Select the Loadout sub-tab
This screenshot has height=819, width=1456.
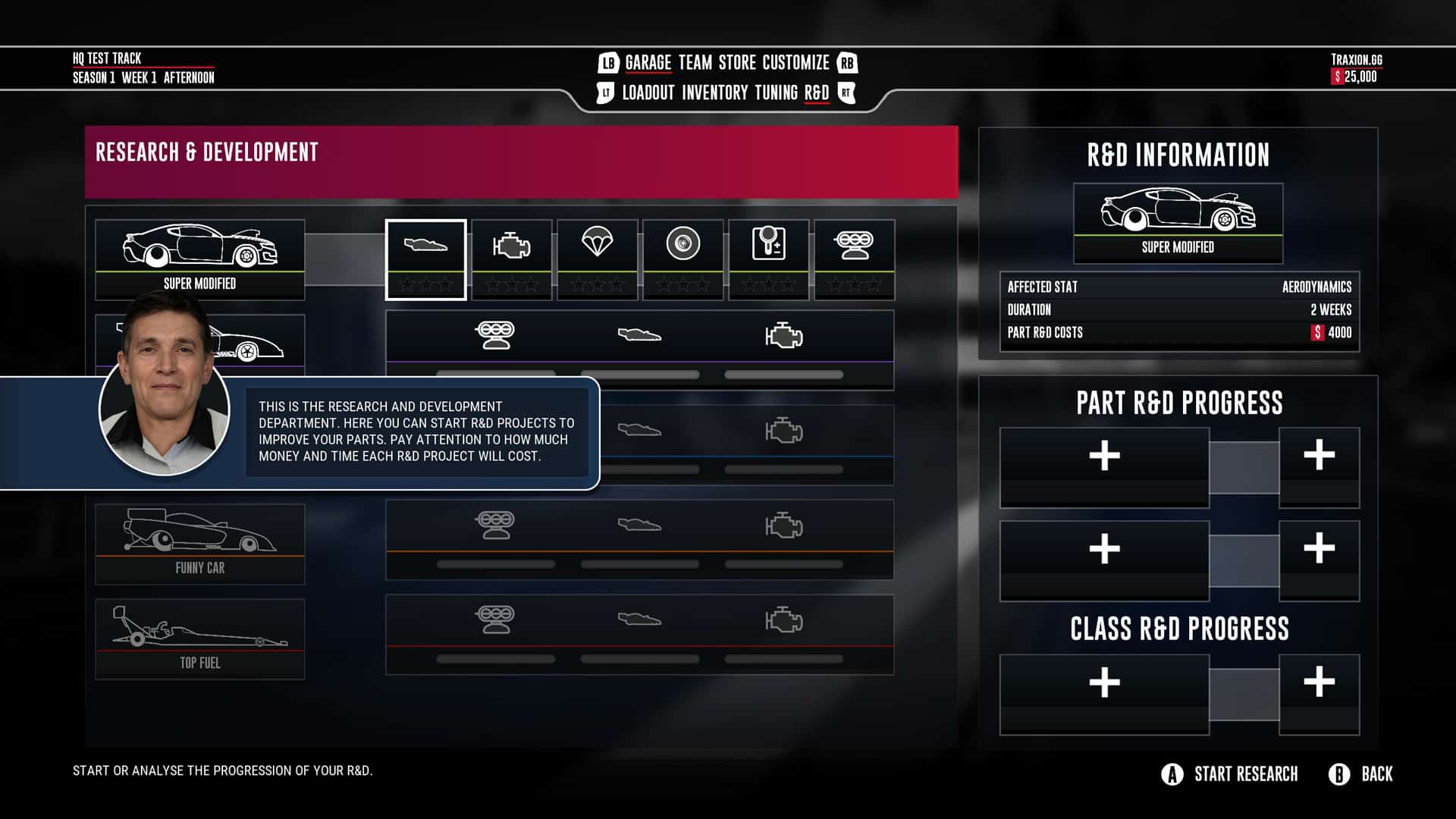click(648, 93)
